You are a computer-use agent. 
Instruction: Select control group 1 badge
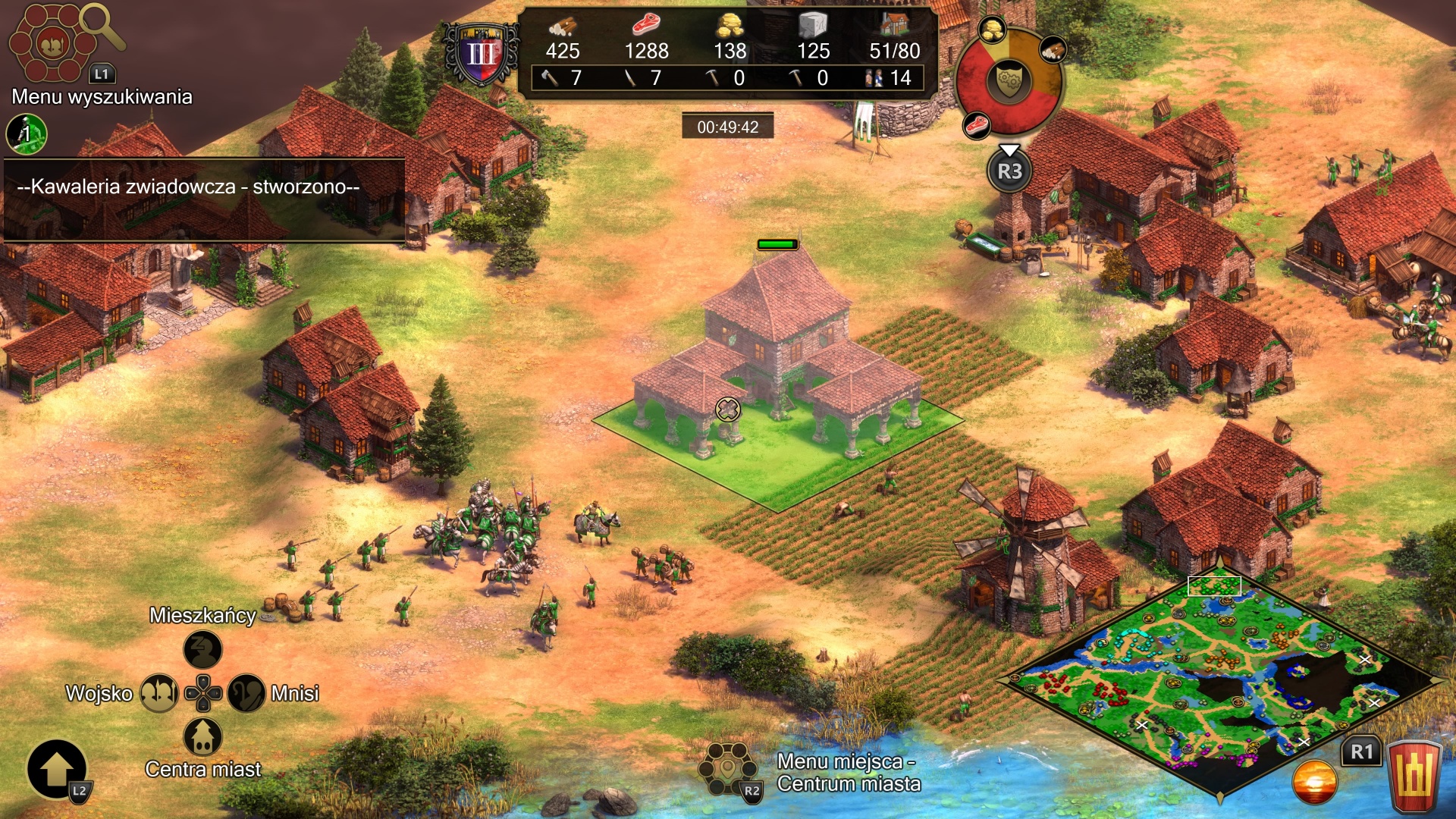coord(27,134)
